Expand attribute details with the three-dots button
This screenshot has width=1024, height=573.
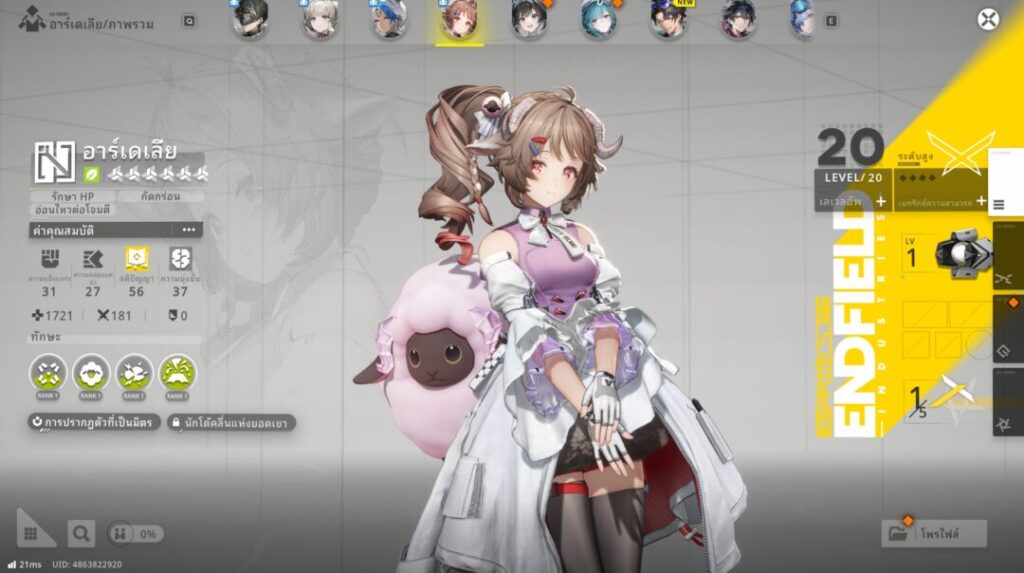tap(188, 230)
